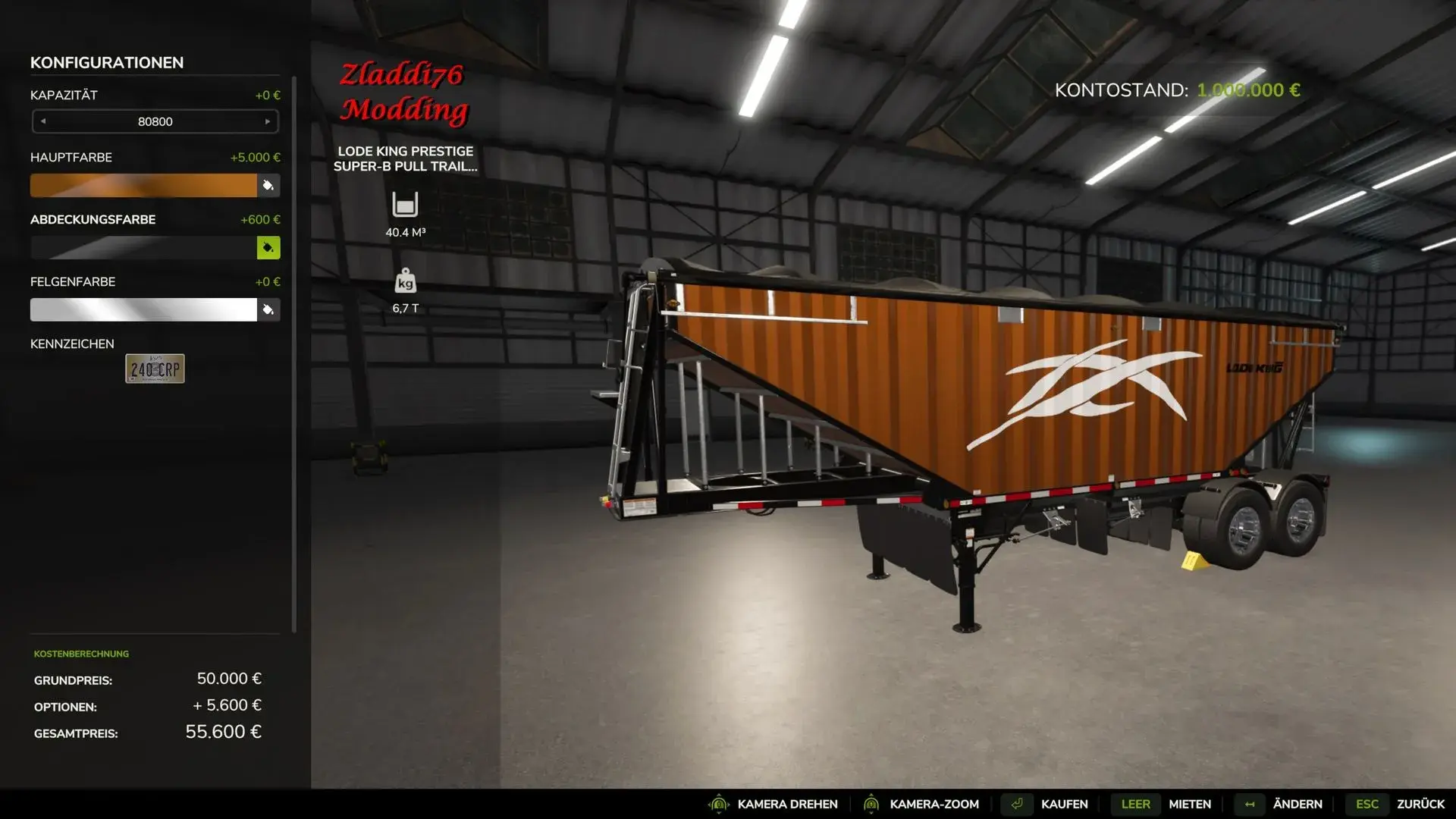This screenshot has height=819, width=1456.
Task: Decrease Kapazität with the left arrow
Action: 44,121
